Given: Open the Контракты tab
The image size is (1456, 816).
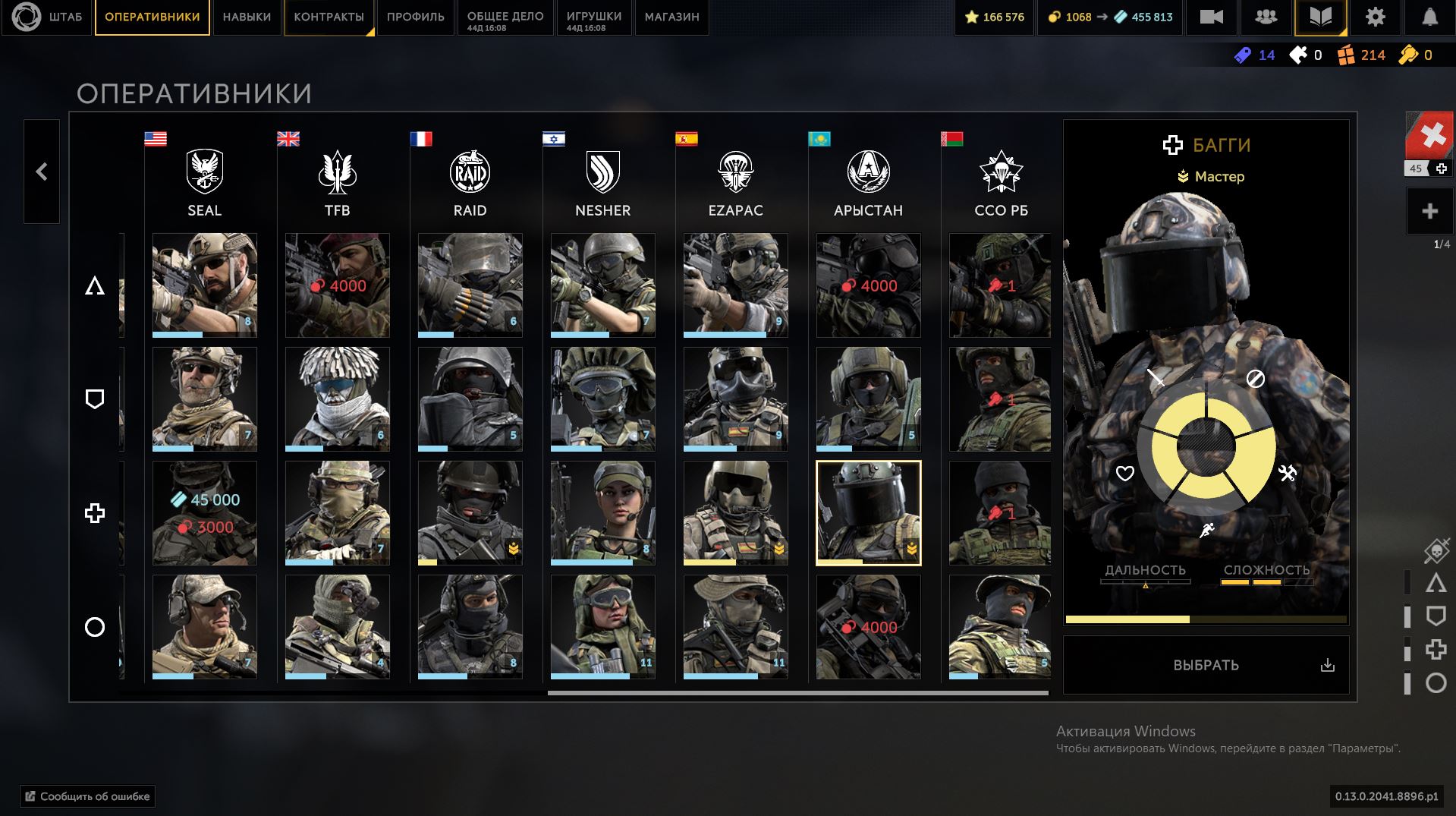Looking at the screenshot, I should tap(329, 17).
